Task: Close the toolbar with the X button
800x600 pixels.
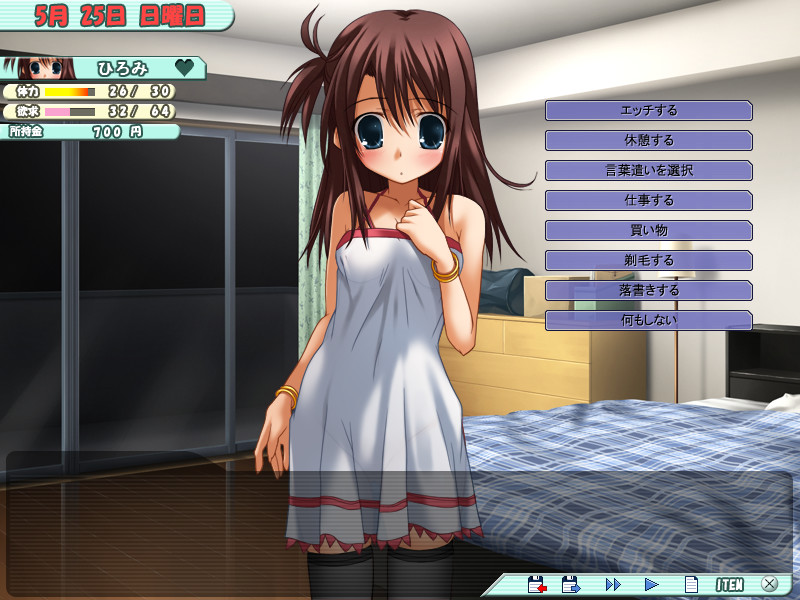Action: tap(769, 584)
